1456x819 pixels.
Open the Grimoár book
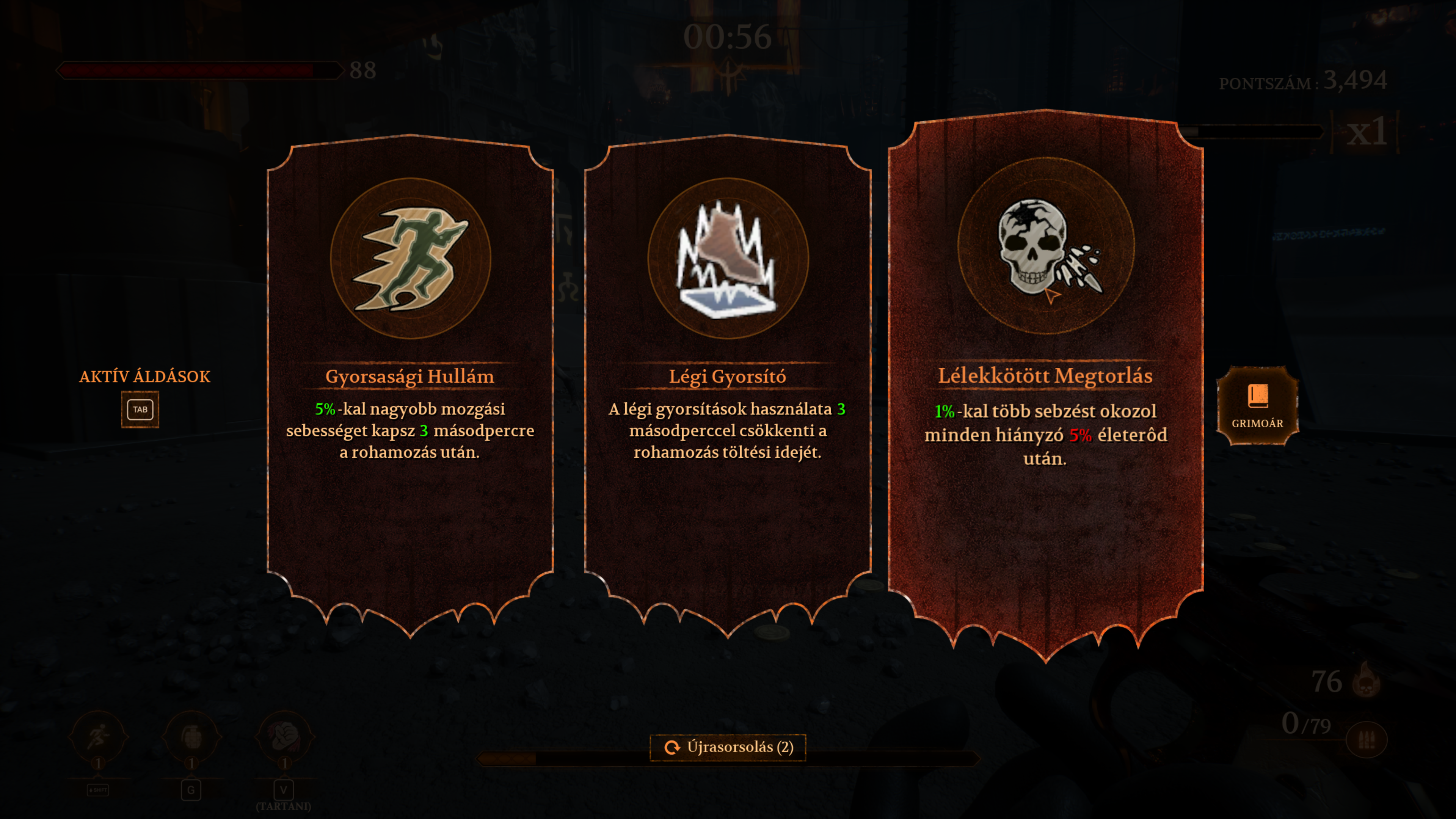click(1257, 405)
